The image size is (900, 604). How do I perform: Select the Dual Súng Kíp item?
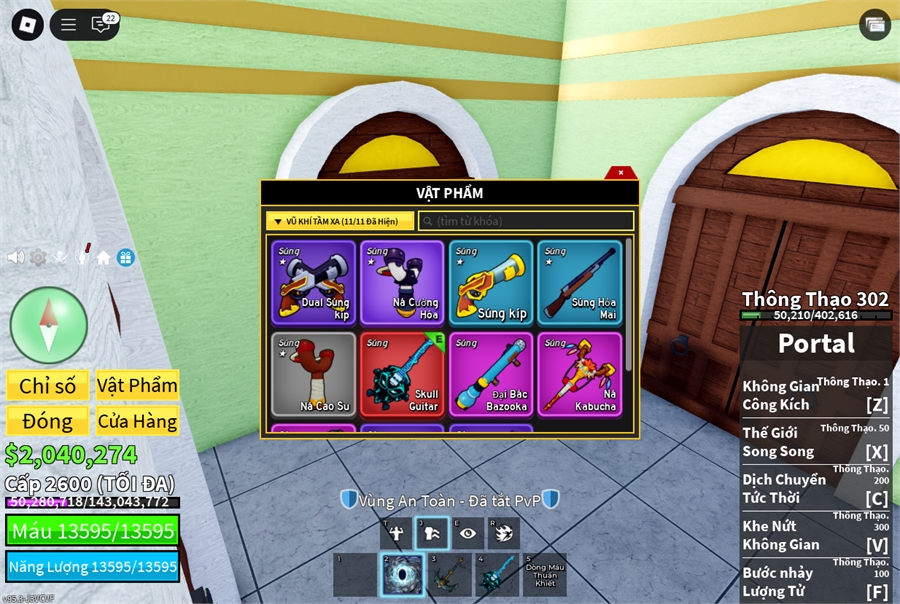click(313, 282)
